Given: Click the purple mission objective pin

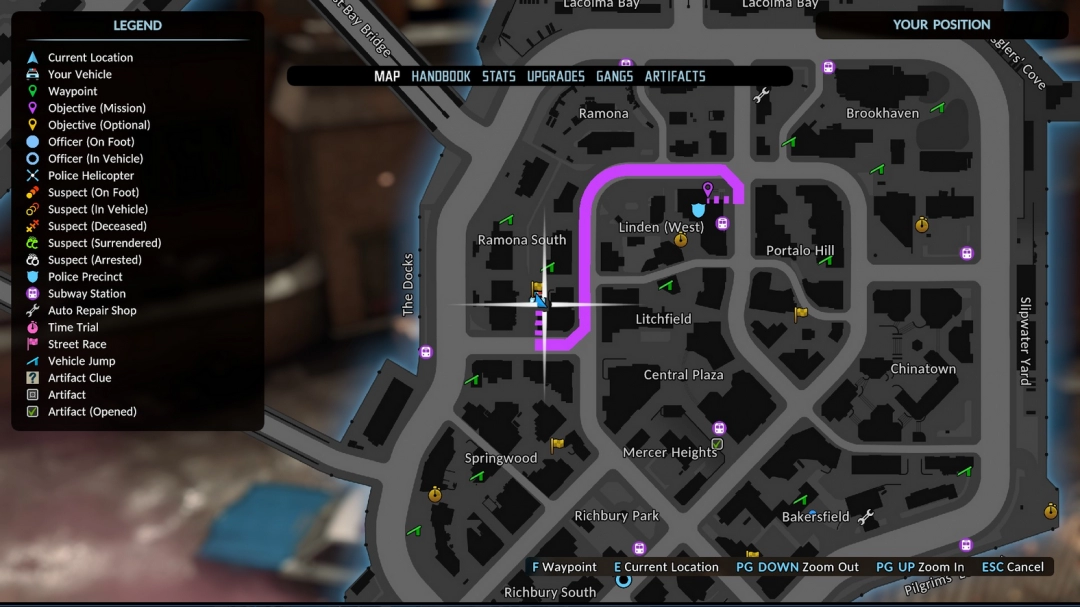Looking at the screenshot, I should [708, 189].
